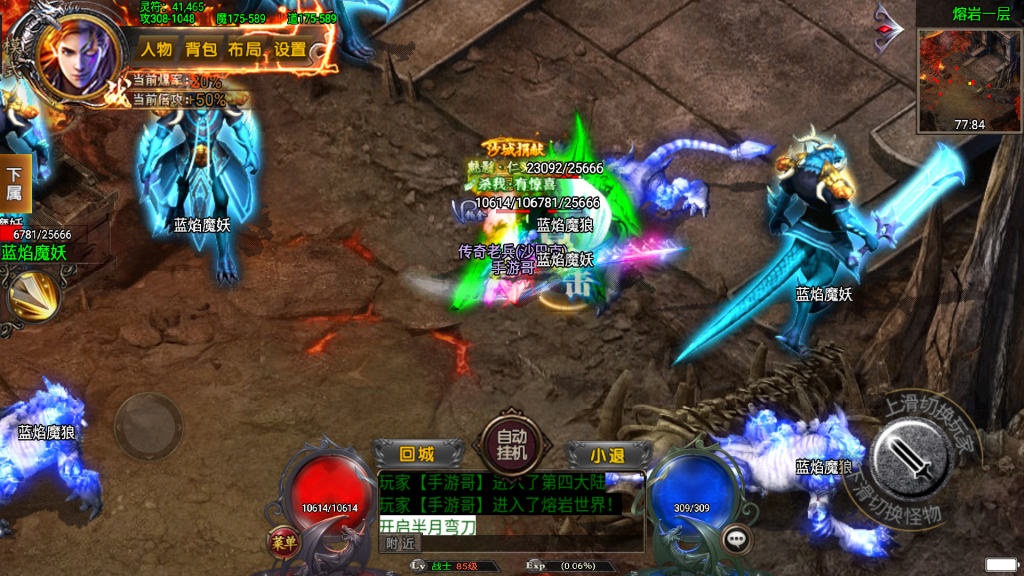Click the 小退 logout button

(x=606, y=455)
